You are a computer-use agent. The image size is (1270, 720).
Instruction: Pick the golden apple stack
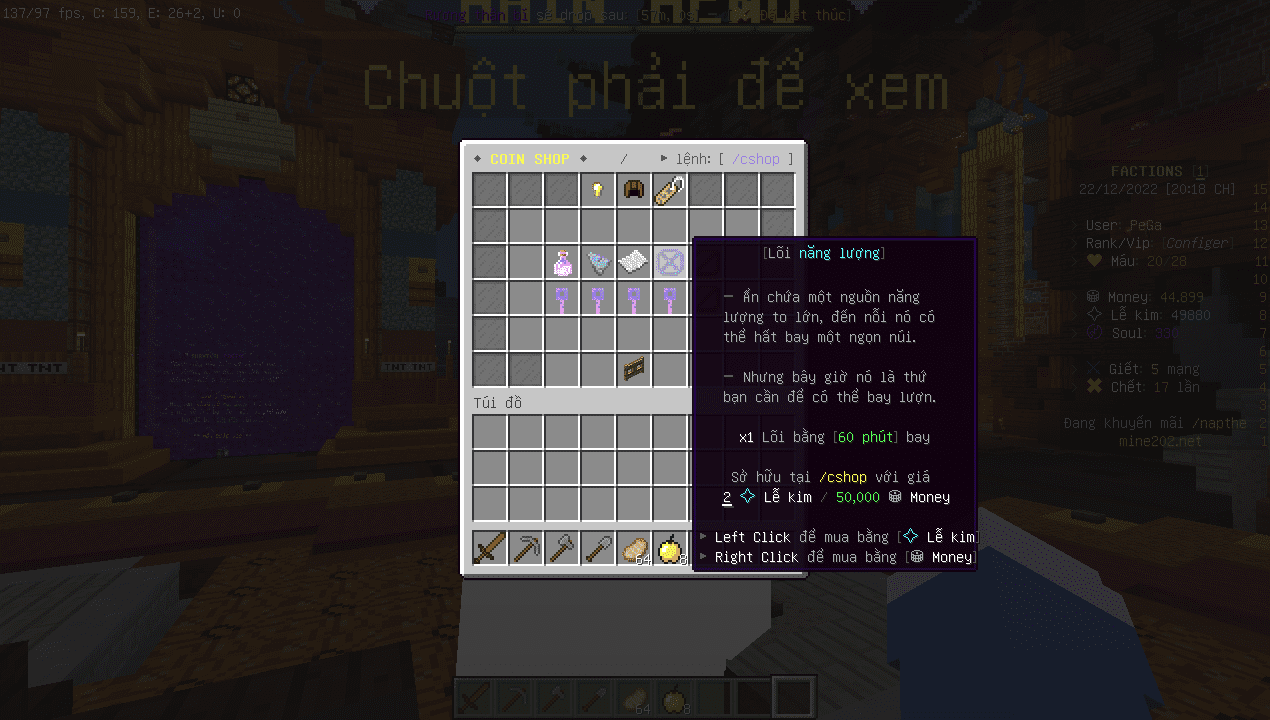click(x=669, y=548)
